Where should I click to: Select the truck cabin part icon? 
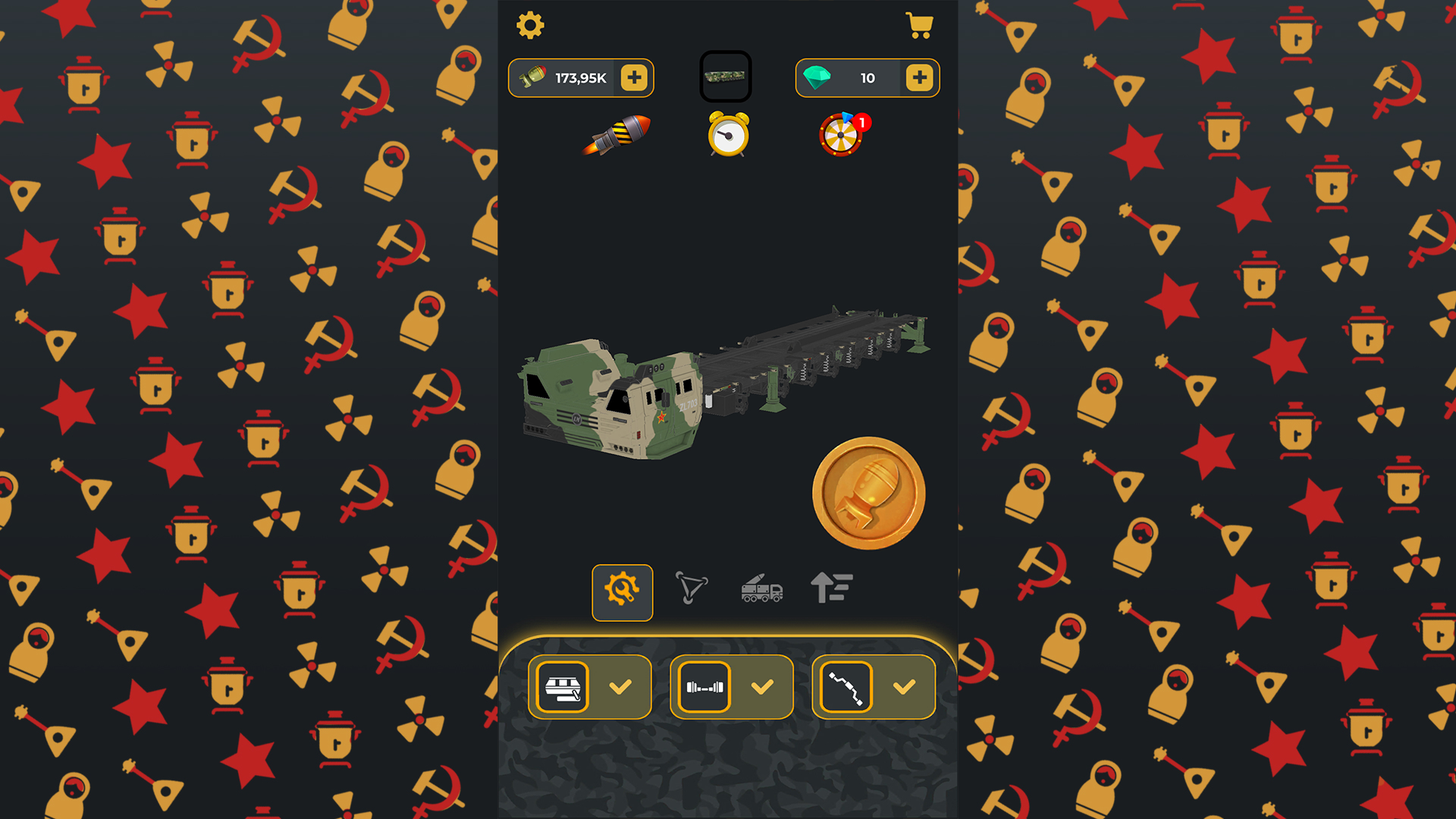pos(562,687)
